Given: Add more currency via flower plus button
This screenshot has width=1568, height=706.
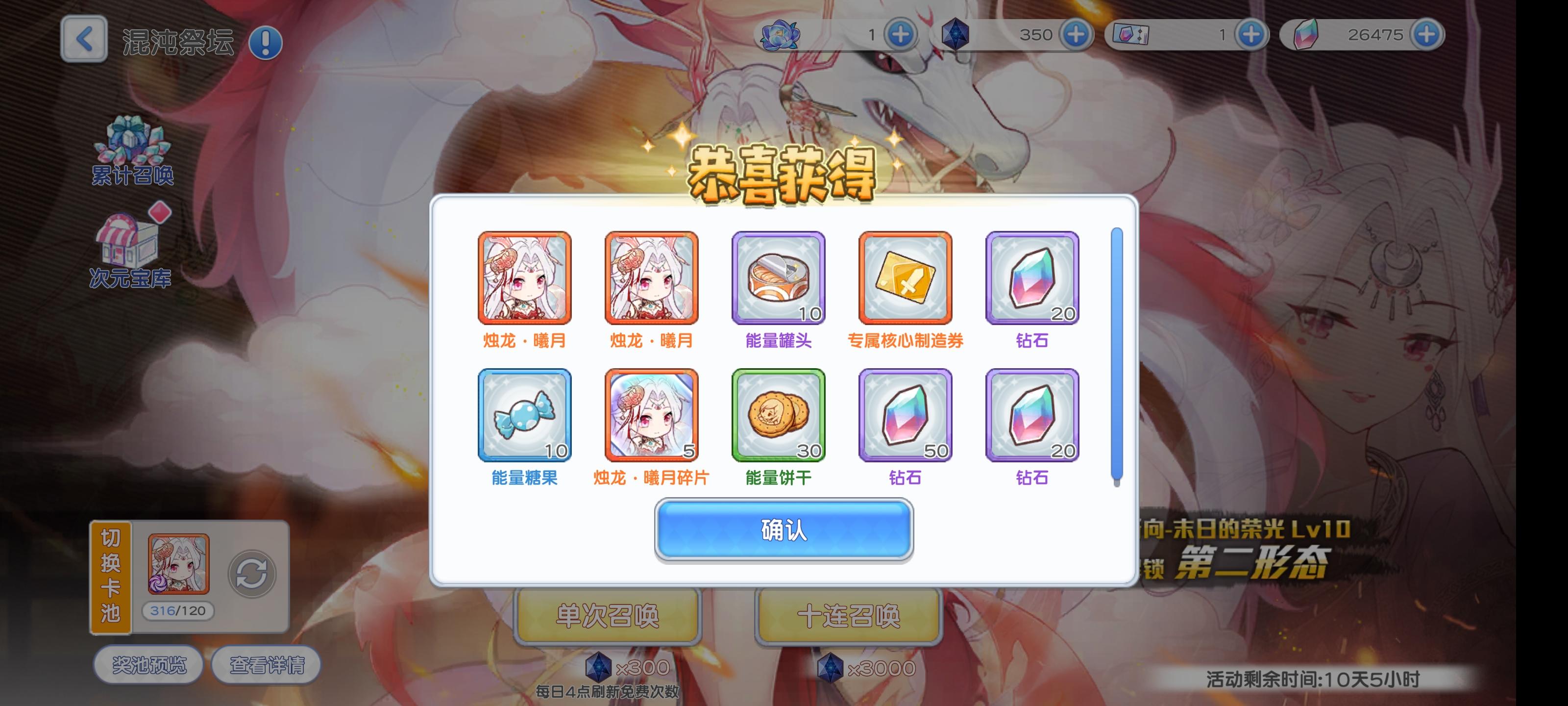Looking at the screenshot, I should coord(901,35).
